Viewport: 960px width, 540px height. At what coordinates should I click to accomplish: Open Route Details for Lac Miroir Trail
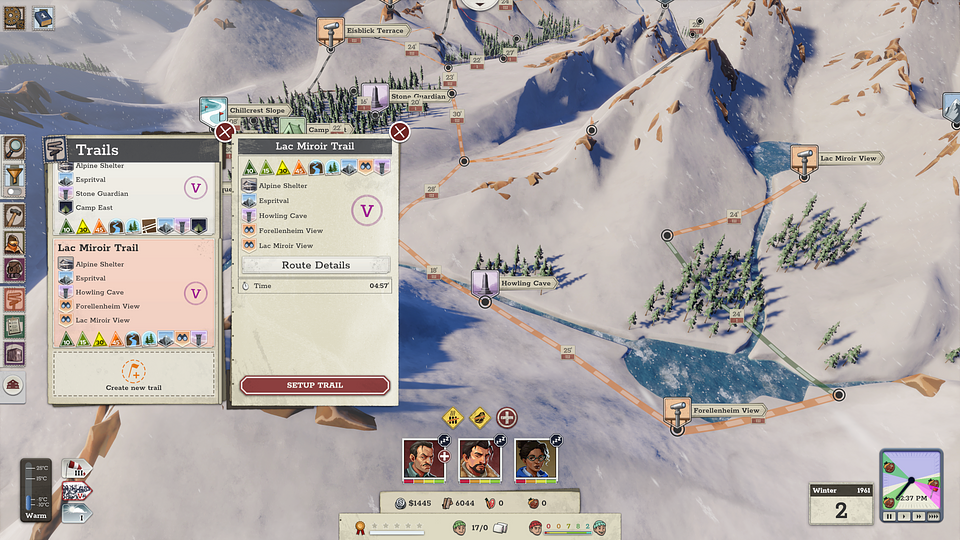(315, 265)
